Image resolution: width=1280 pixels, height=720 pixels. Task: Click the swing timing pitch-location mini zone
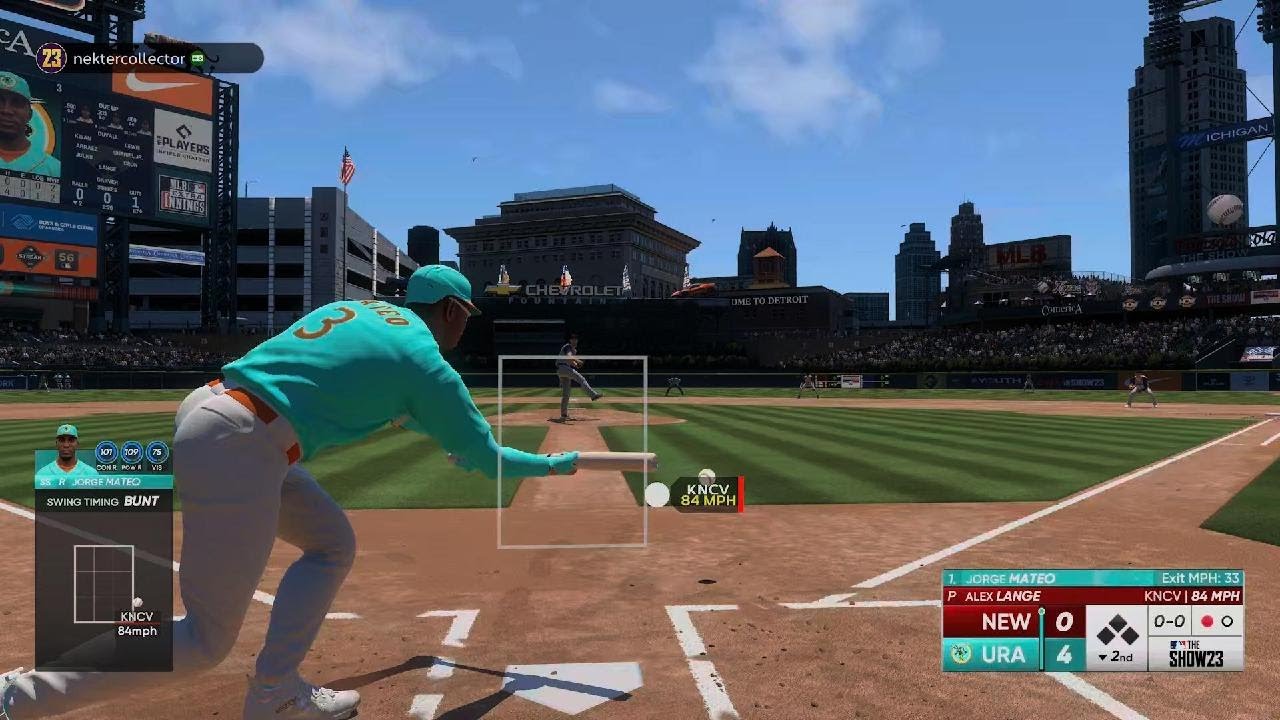pyautogui.click(x=104, y=584)
